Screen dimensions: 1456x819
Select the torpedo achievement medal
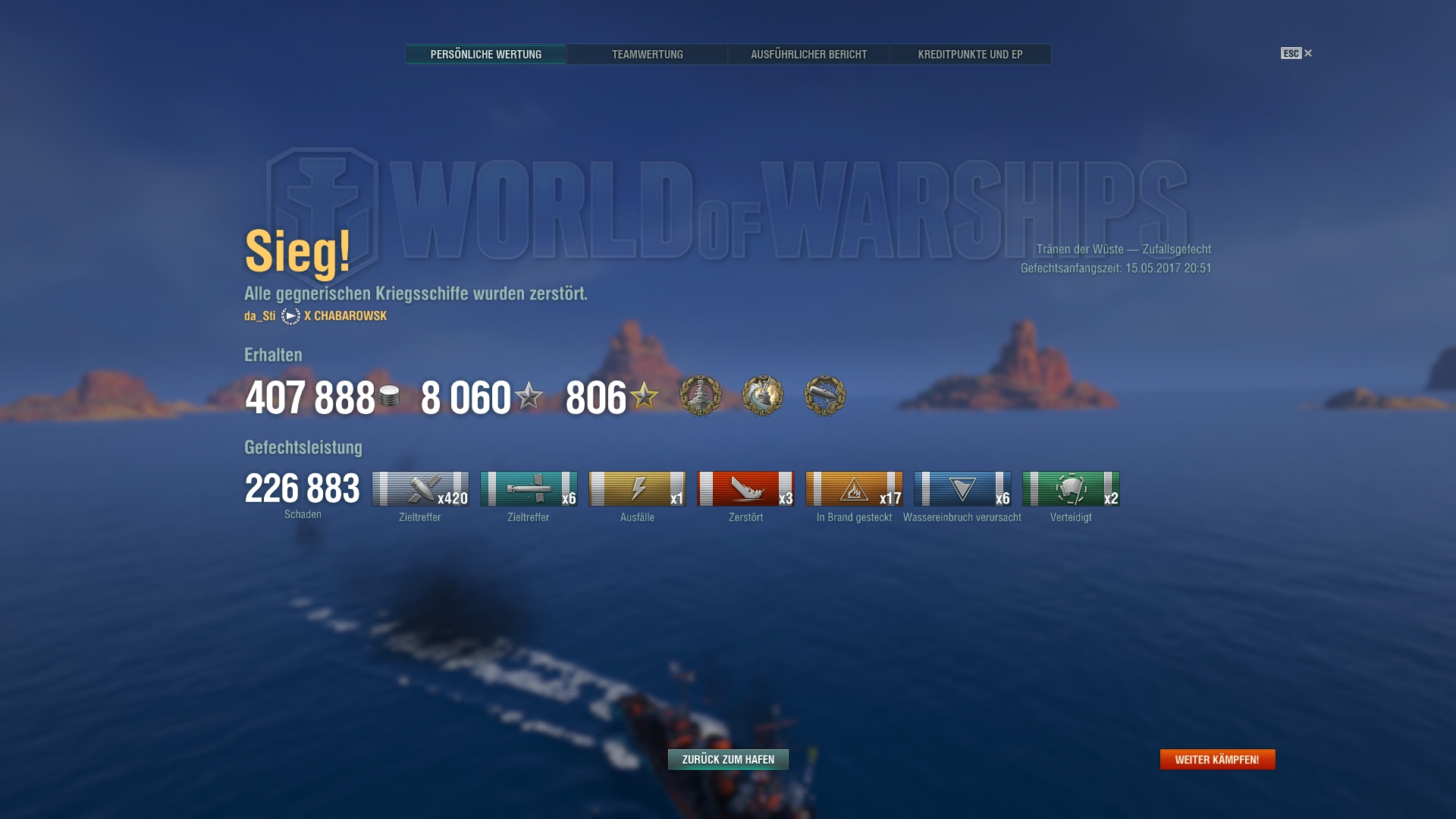825,395
